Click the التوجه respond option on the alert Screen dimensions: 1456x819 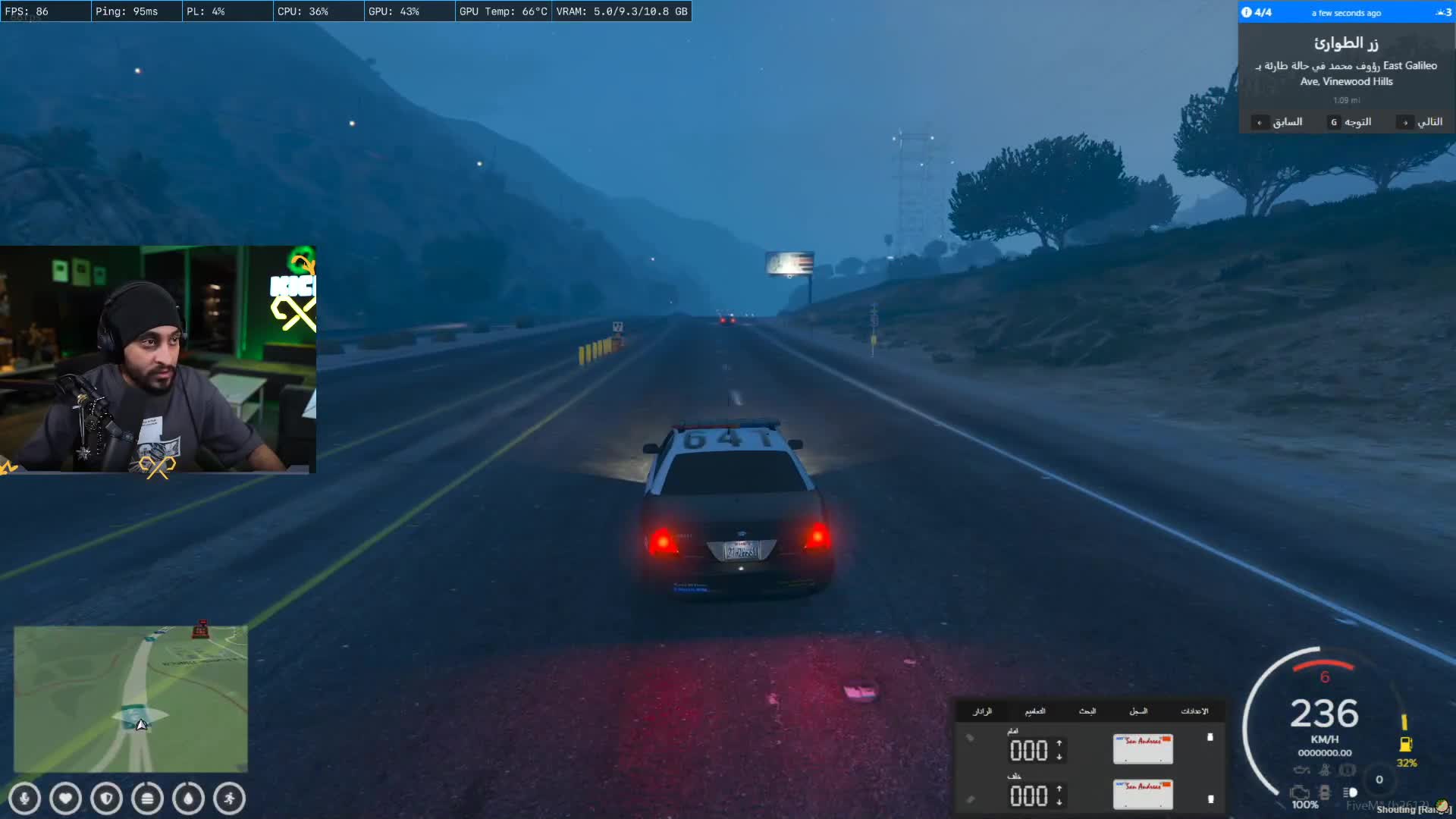1351,122
